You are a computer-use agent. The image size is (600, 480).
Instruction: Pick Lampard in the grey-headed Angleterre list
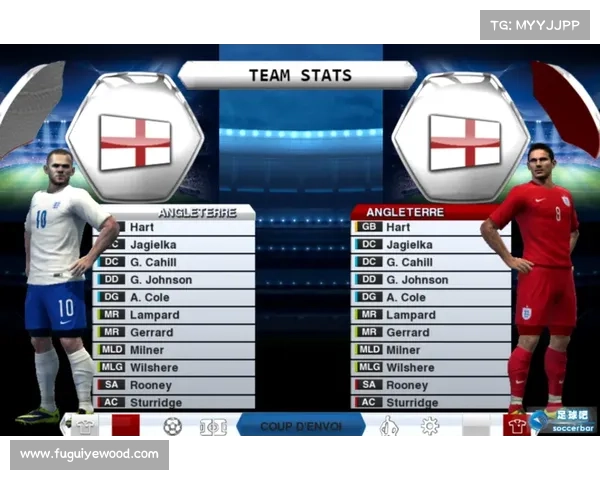174,315
